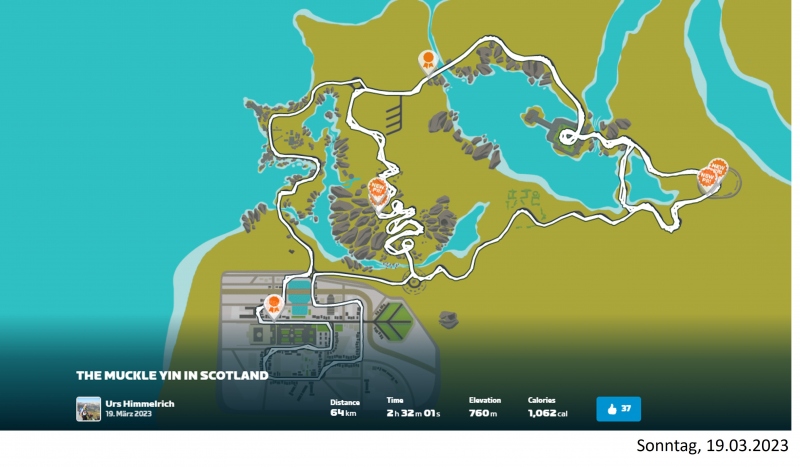Image resolution: width=800 pixels, height=467 pixels.
Task: Give a thumbs-up to the ride
Action: [x=618, y=408]
